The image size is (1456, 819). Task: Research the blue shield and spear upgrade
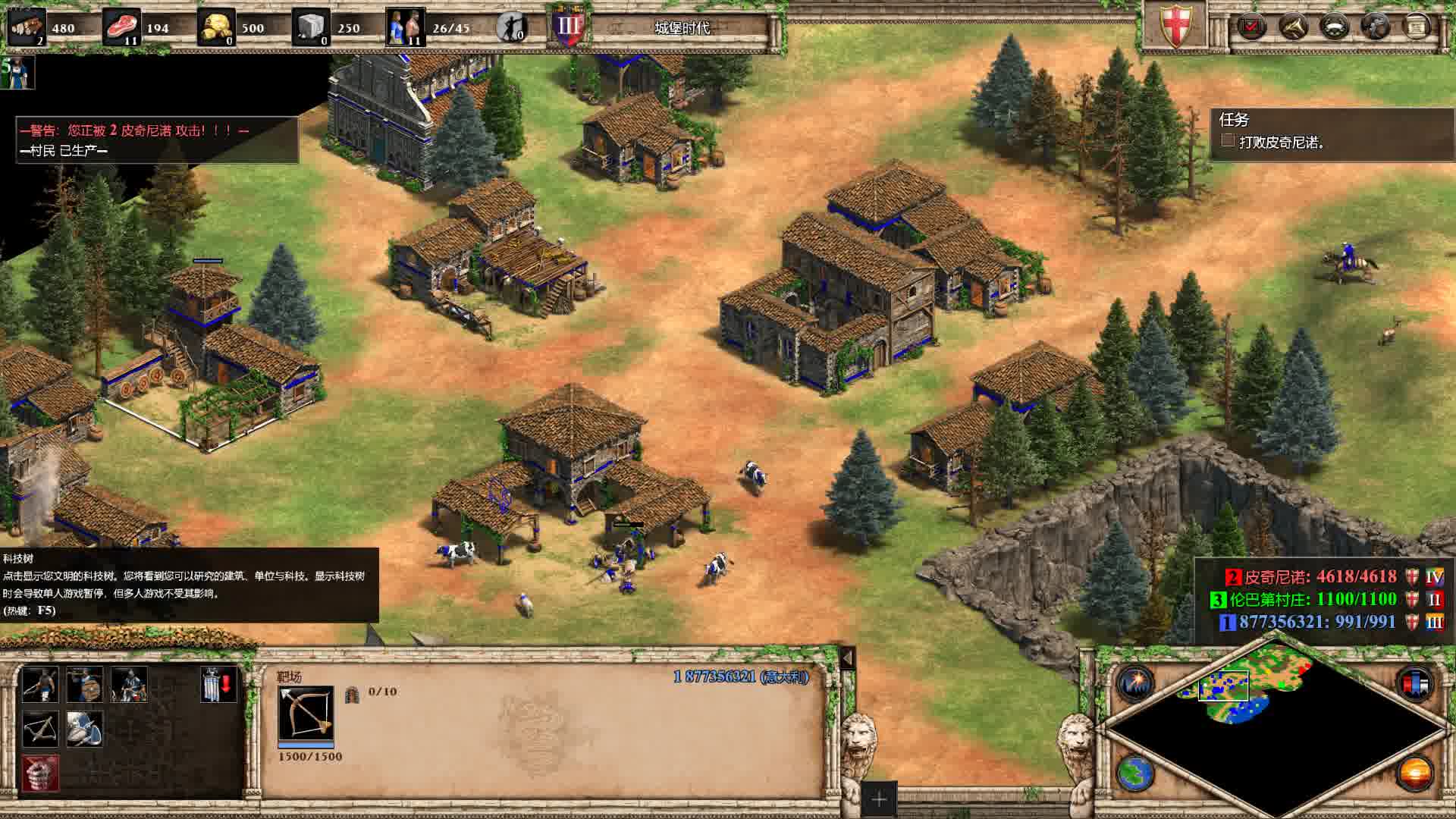84,729
